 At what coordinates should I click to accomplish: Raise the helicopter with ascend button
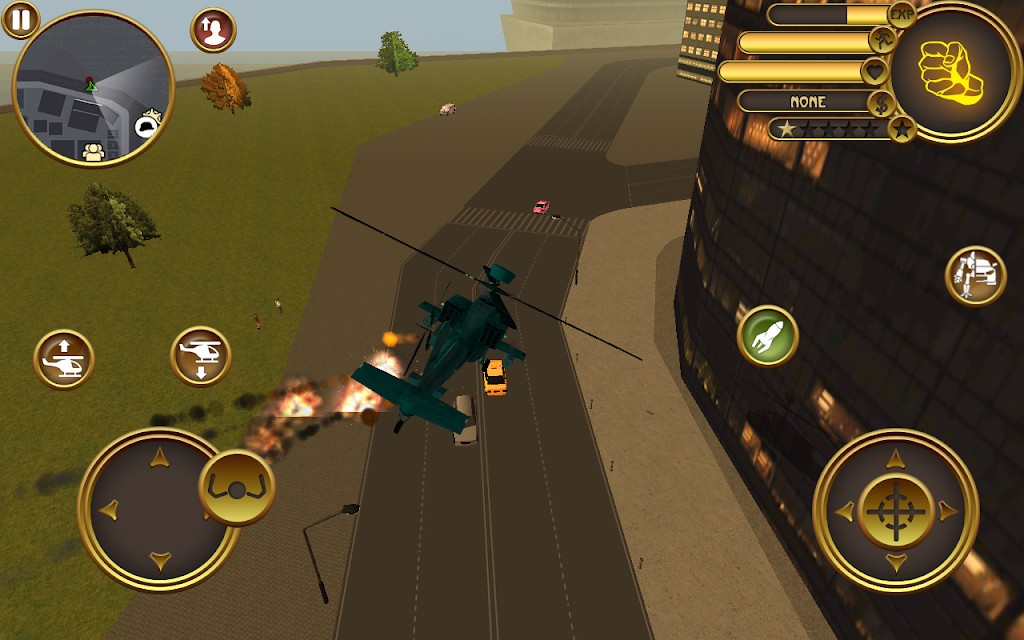click(64, 359)
